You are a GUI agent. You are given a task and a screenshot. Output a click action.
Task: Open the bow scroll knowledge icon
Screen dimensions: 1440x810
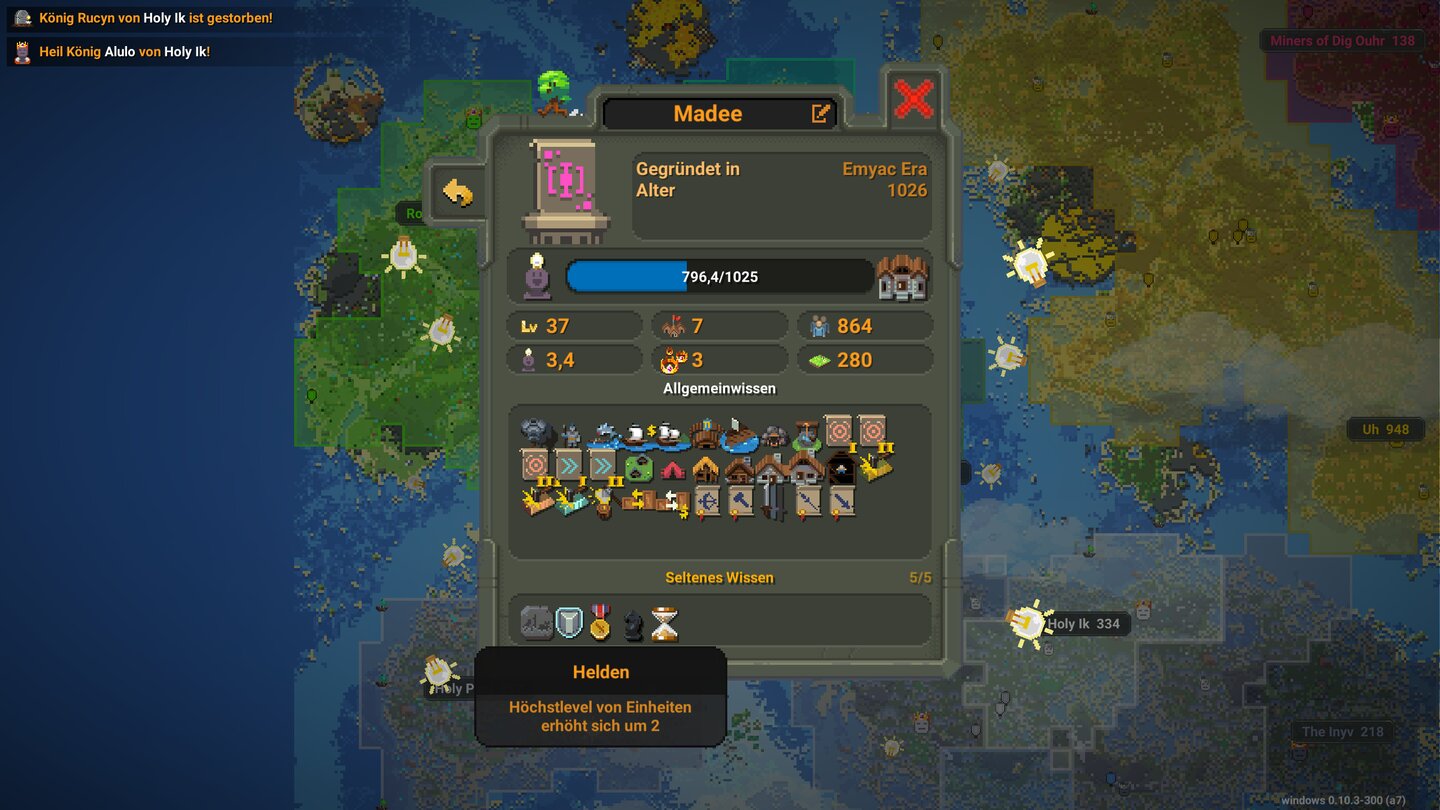pyautogui.click(x=705, y=500)
